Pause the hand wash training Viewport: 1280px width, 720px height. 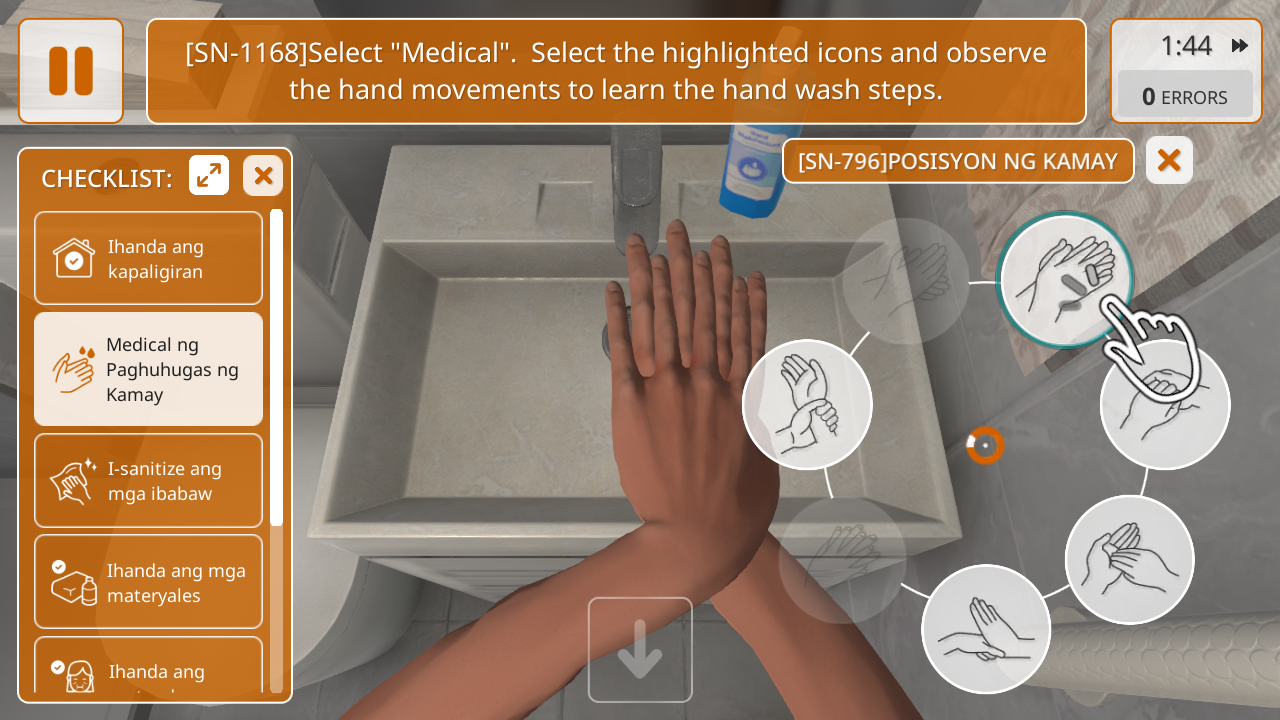pyautogui.click(x=71, y=71)
